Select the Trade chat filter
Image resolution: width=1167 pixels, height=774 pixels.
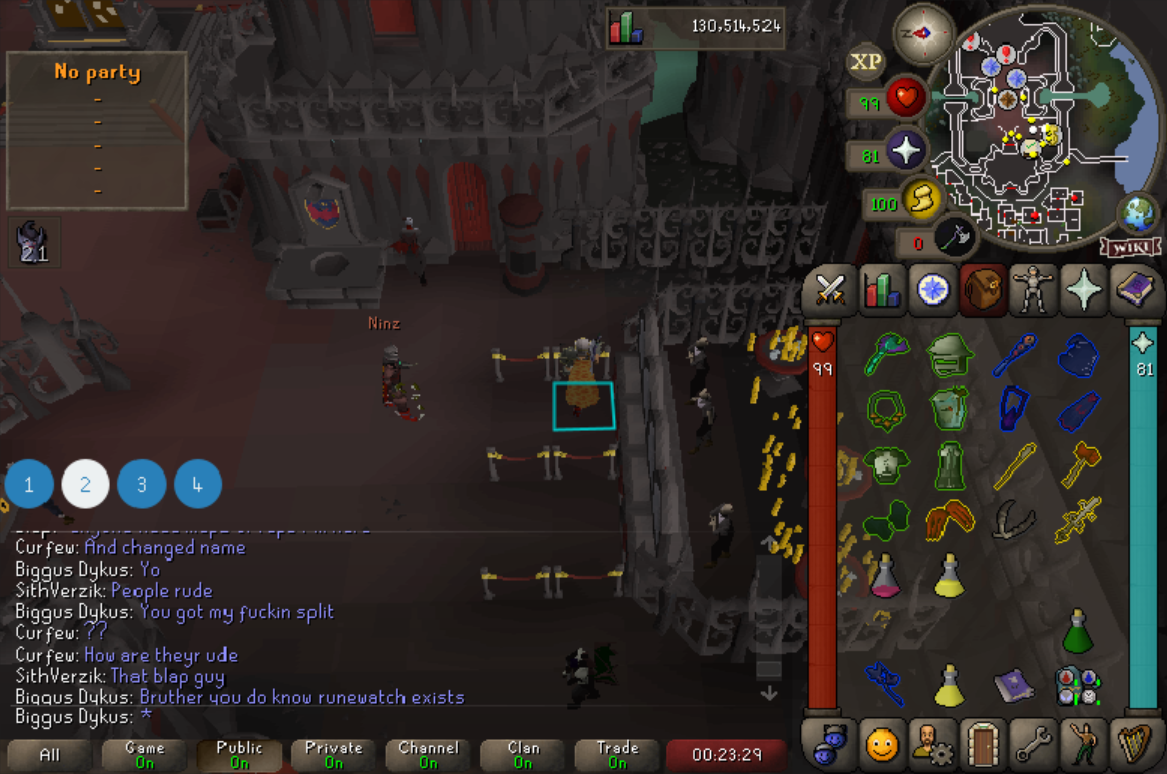tap(618, 754)
